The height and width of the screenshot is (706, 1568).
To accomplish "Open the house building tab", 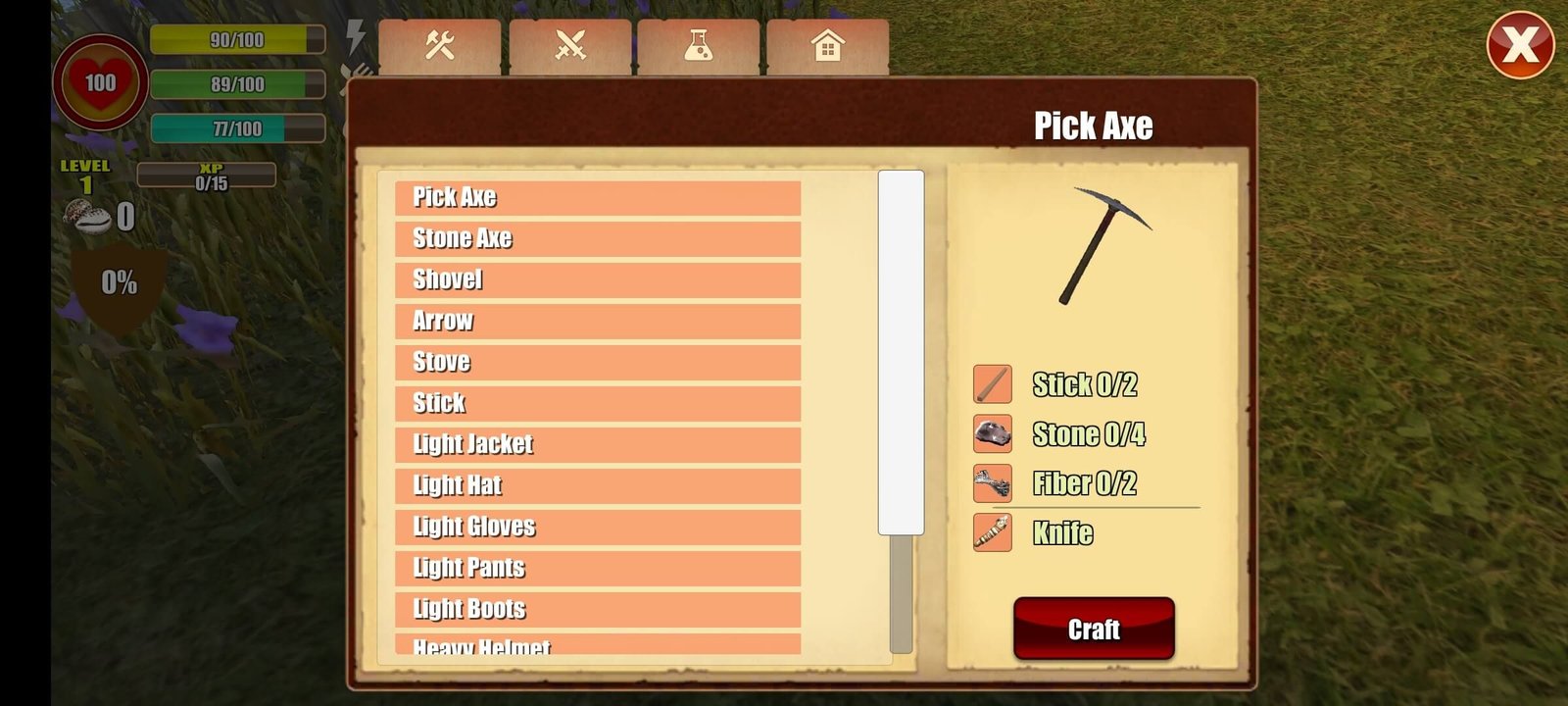I will [828, 45].
